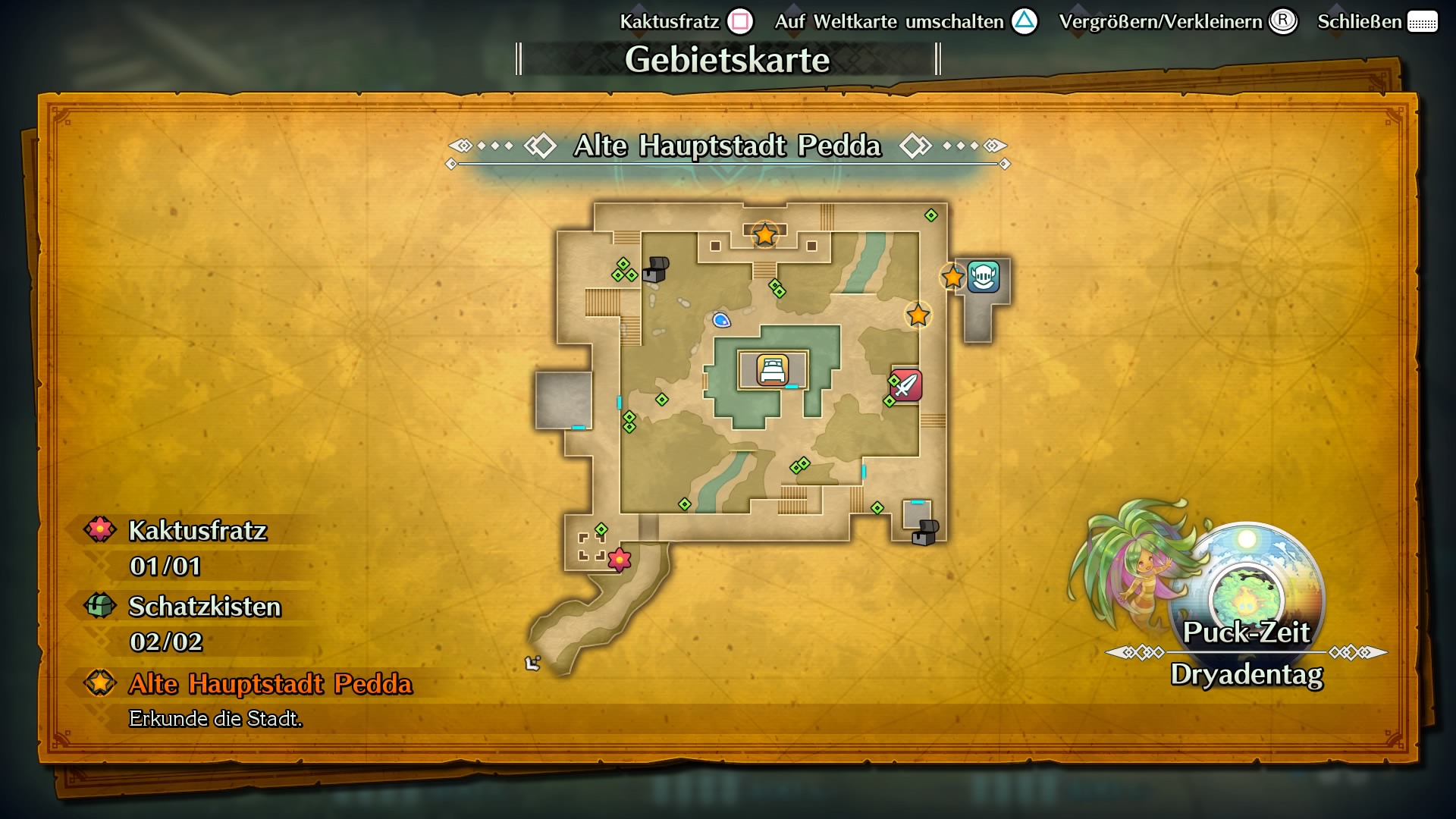Switch to the world map via triangle
Screen dimensions: 1456x819
pos(1024,21)
